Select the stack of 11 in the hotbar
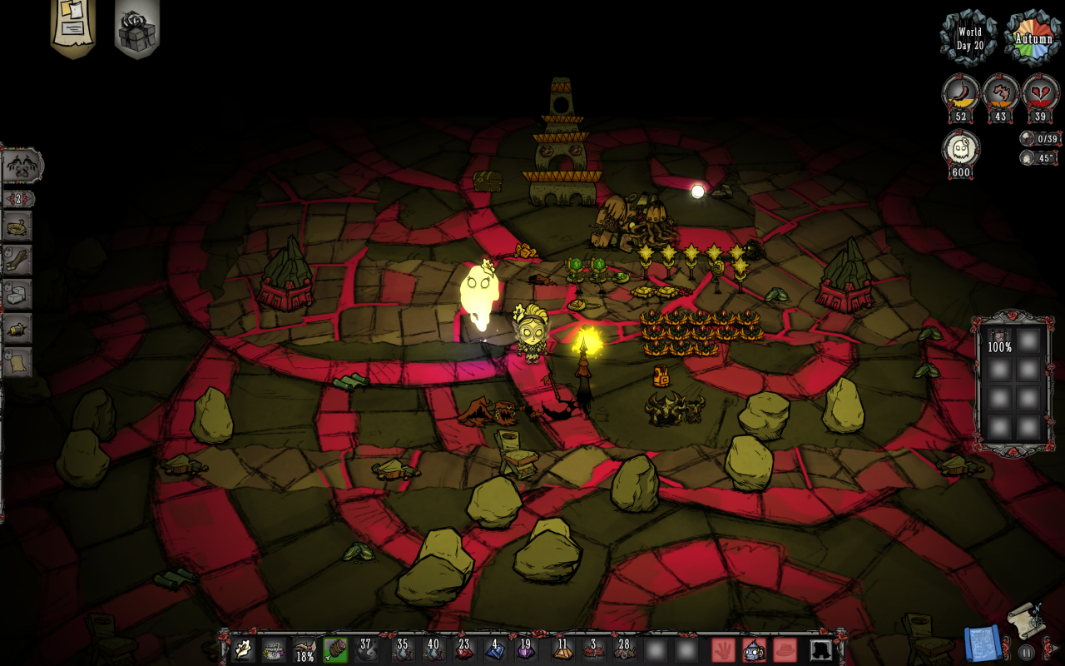The height and width of the screenshot is (666, 1065). (562, 650)
